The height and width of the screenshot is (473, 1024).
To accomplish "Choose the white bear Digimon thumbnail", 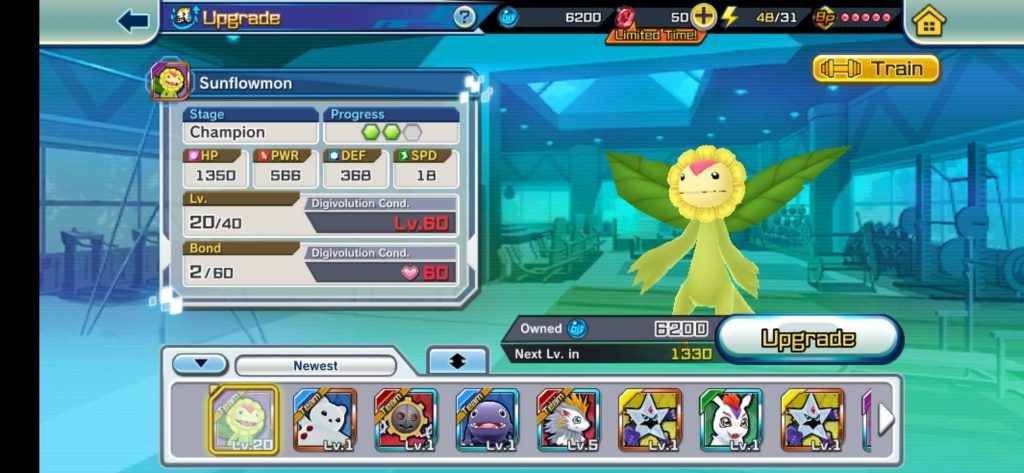I will [x=325, y=419].
